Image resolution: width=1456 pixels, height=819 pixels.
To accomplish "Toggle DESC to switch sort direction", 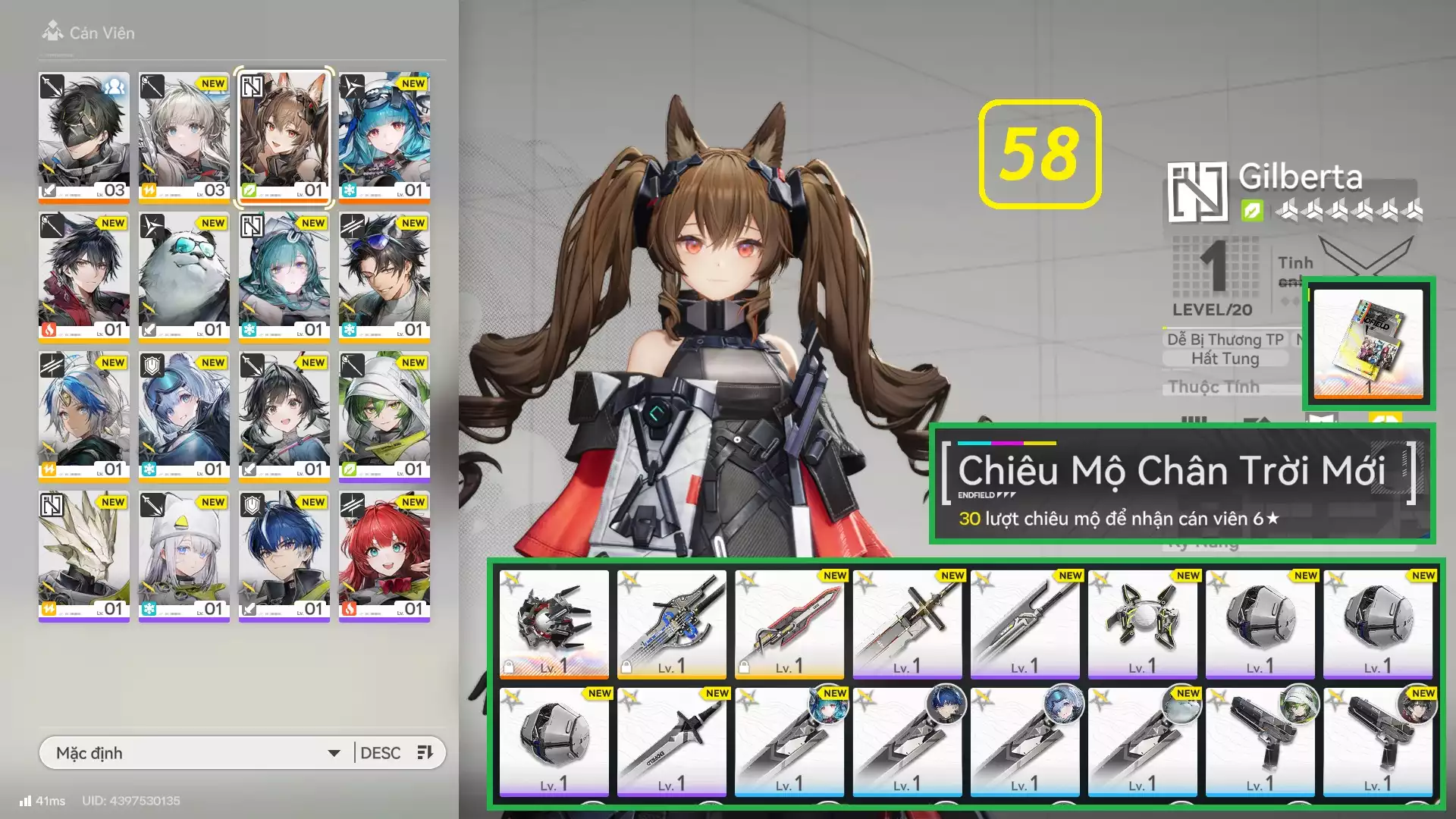I will coord(381,752).
